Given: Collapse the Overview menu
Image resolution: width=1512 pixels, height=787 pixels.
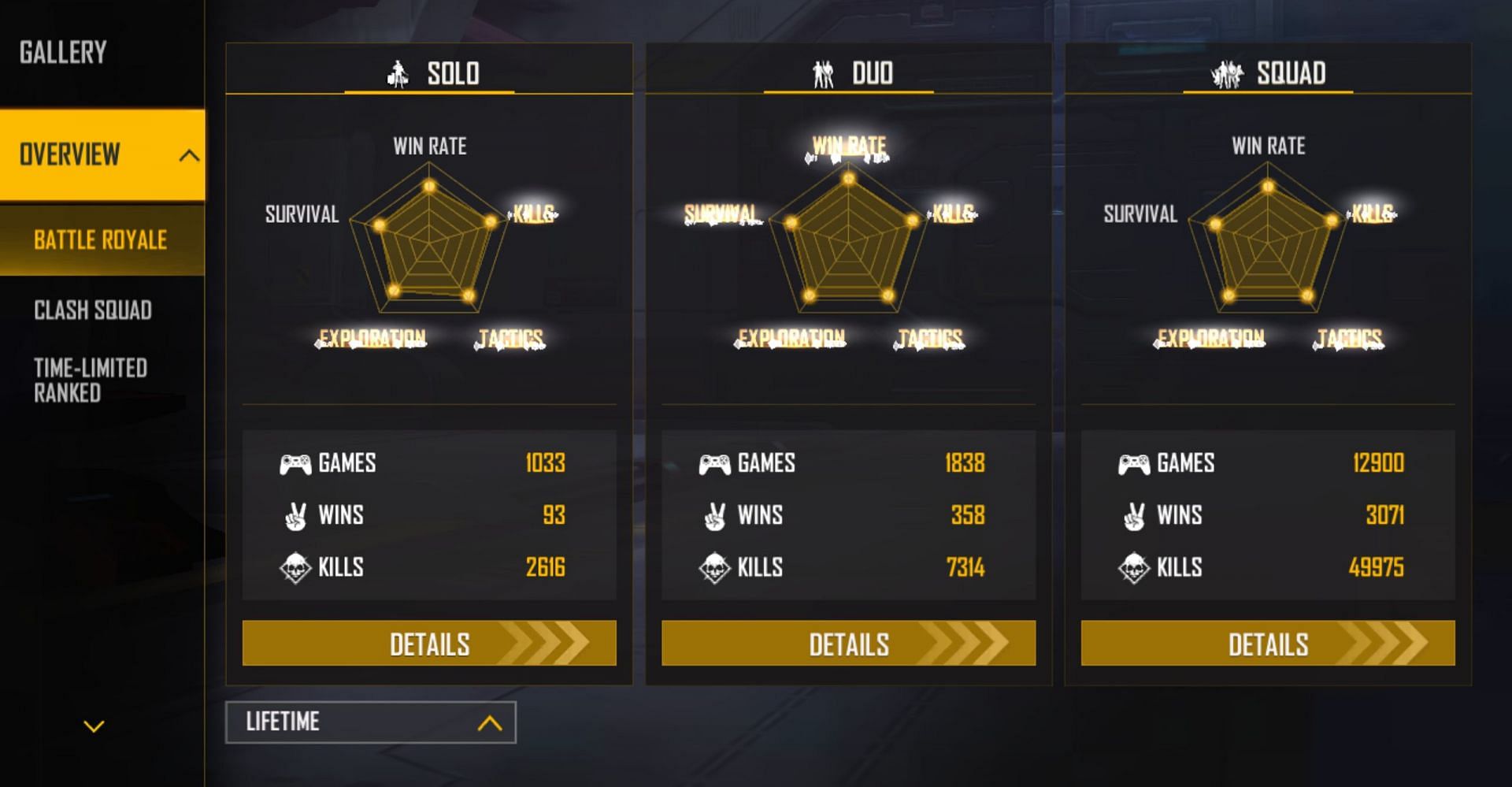Looking at the screenshot, I should click(188, 155).
